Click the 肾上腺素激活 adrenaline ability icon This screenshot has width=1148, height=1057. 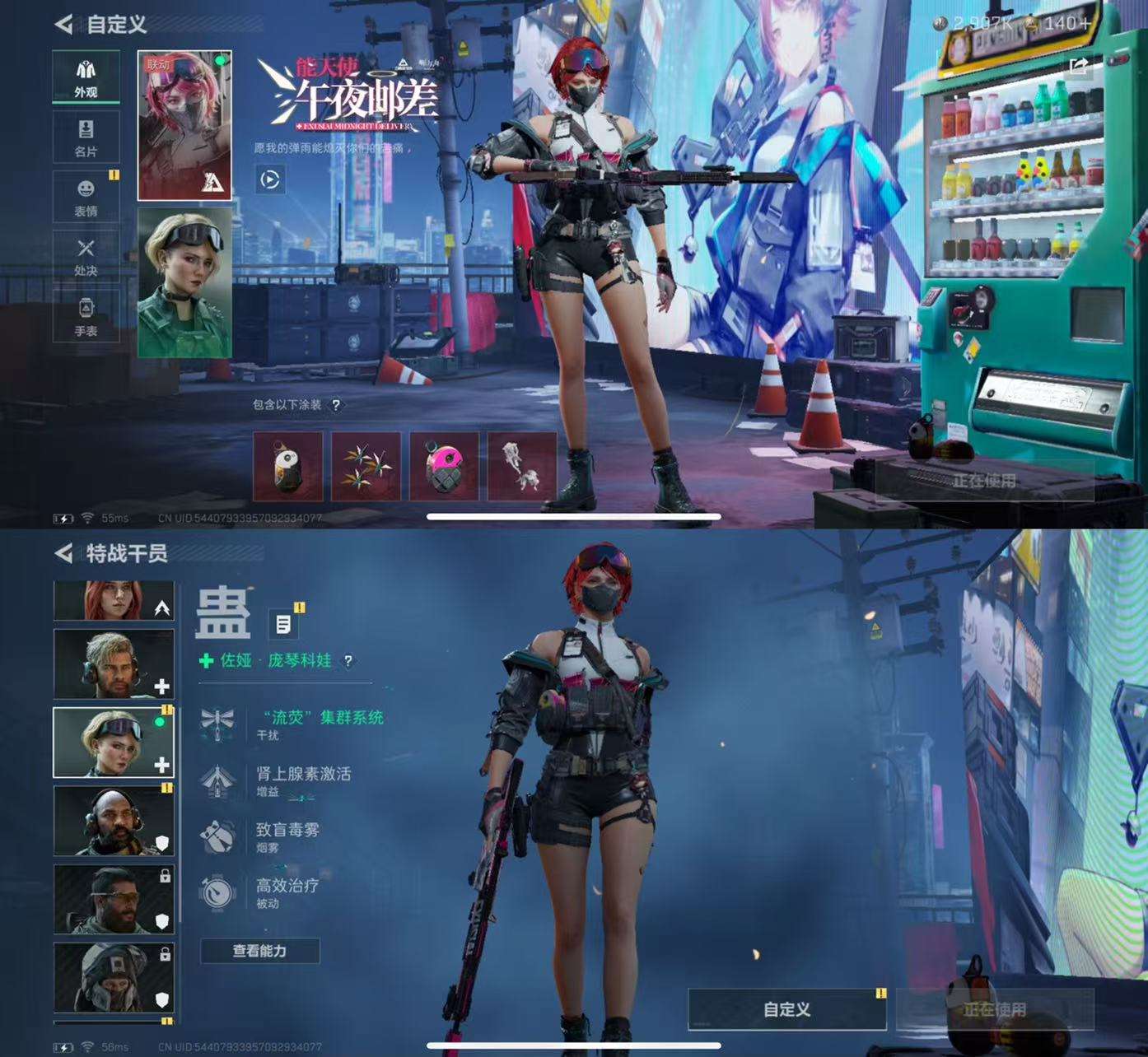218,780
